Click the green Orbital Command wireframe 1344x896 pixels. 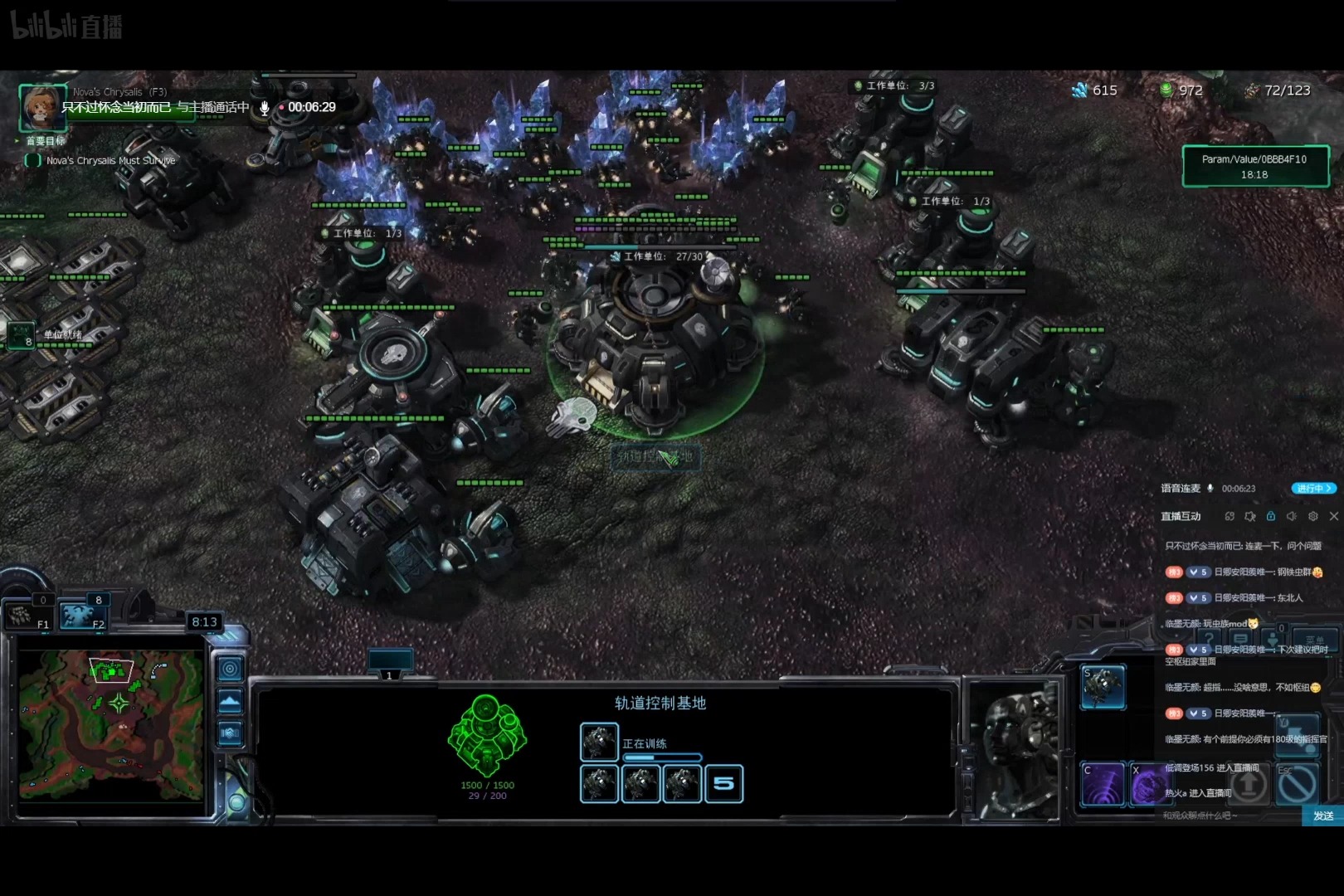click(487, 736)
